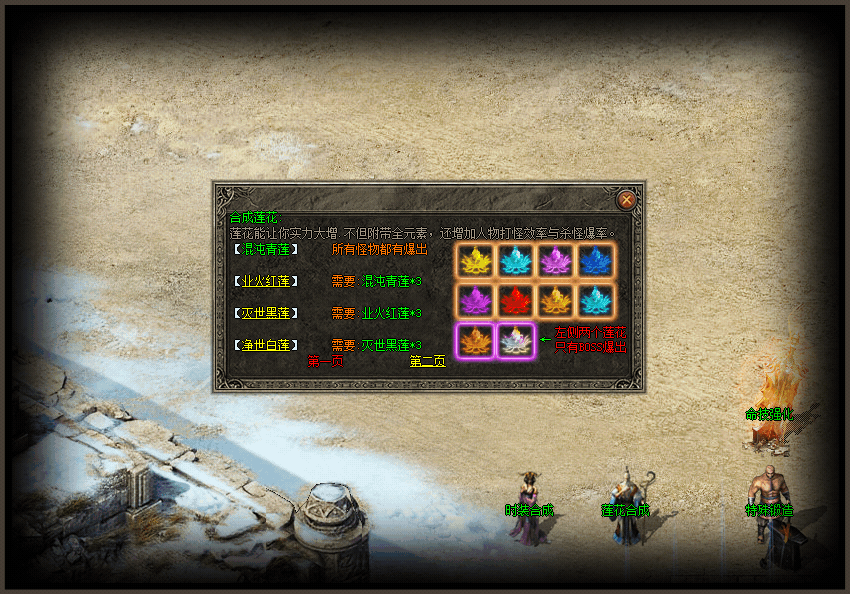Viewport: 850px width, 594px height.
Task: Choose the white lotus in the purple frame
Action: [515, 341]
